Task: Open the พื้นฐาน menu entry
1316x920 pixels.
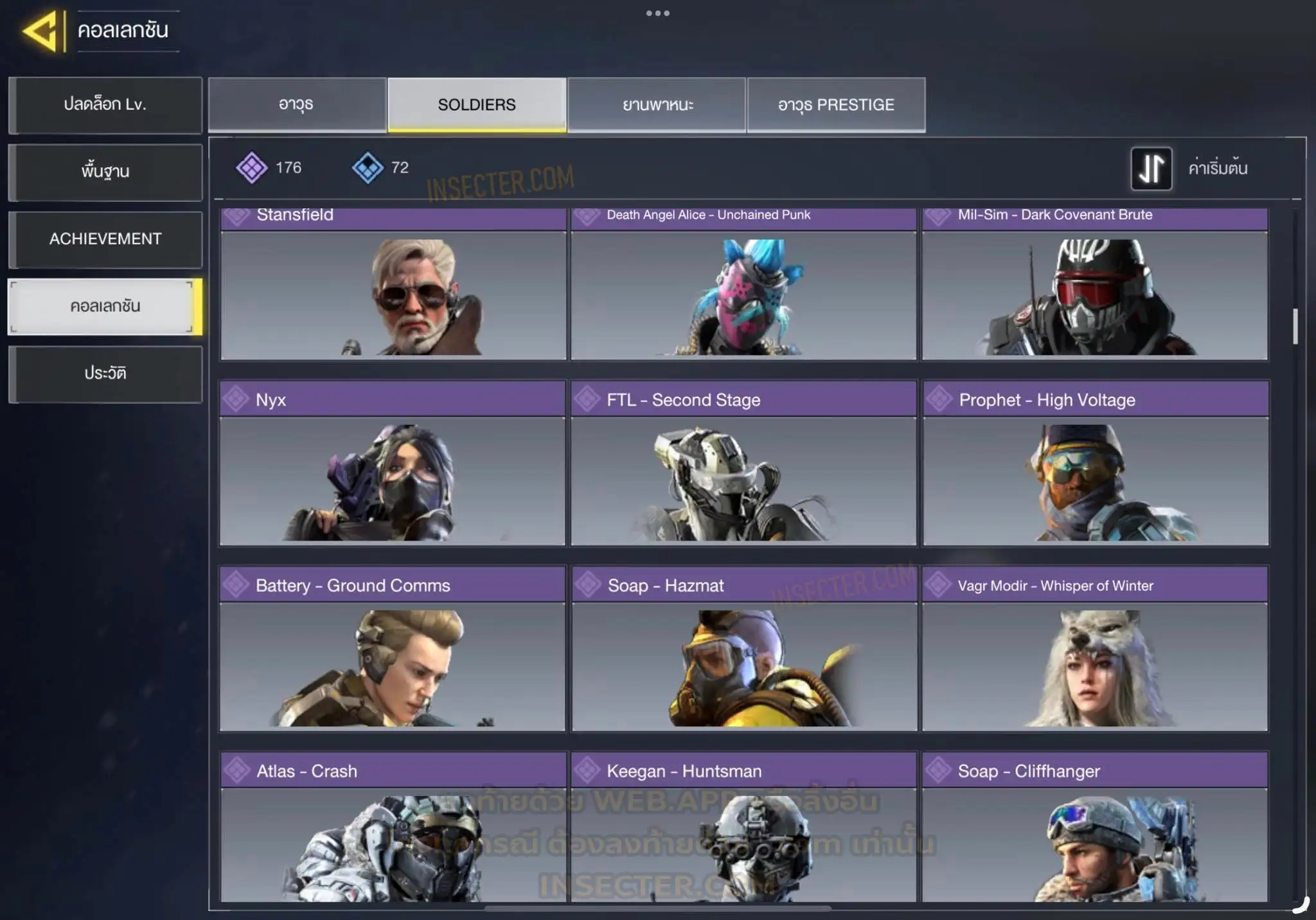Action: tap(105, 172)
